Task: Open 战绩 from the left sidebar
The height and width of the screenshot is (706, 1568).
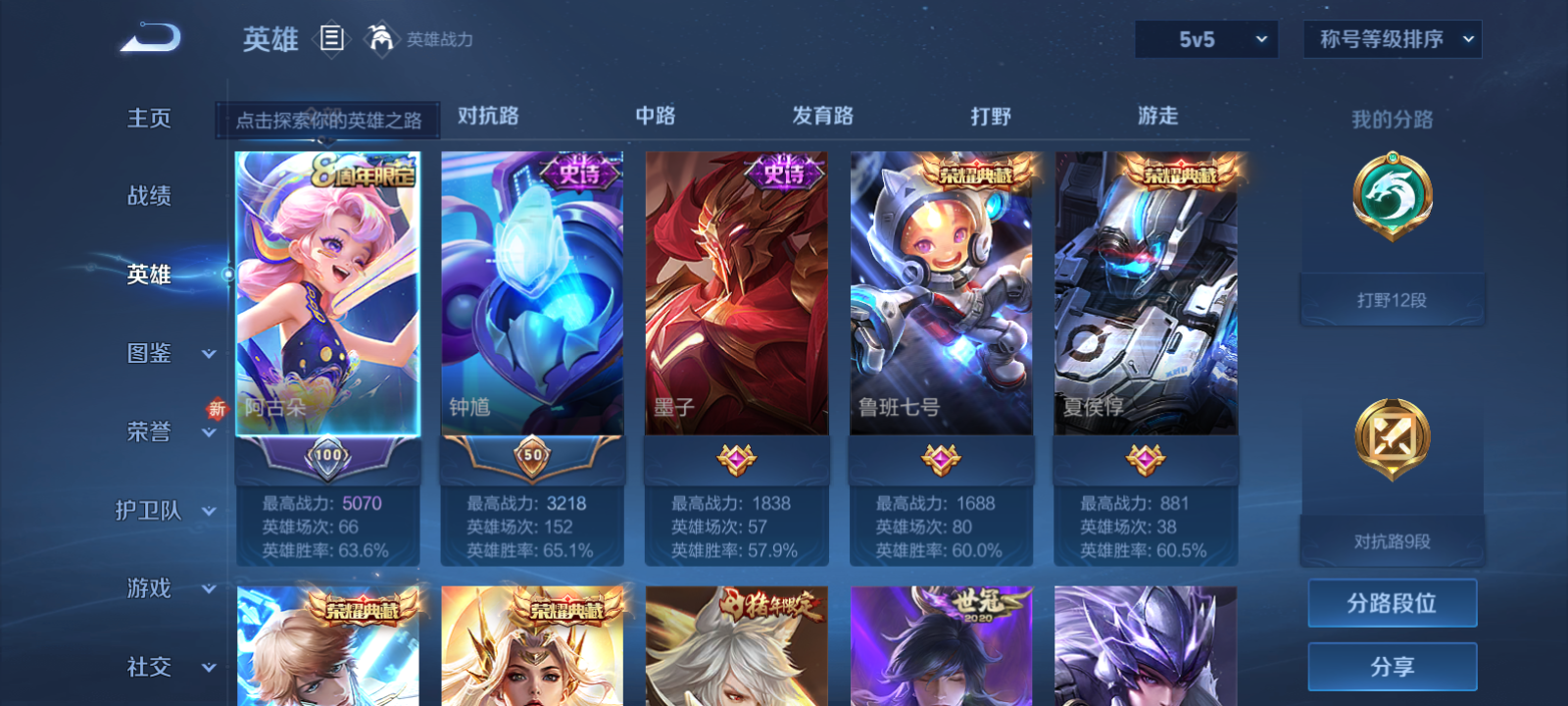Action: tap(148, 196)
